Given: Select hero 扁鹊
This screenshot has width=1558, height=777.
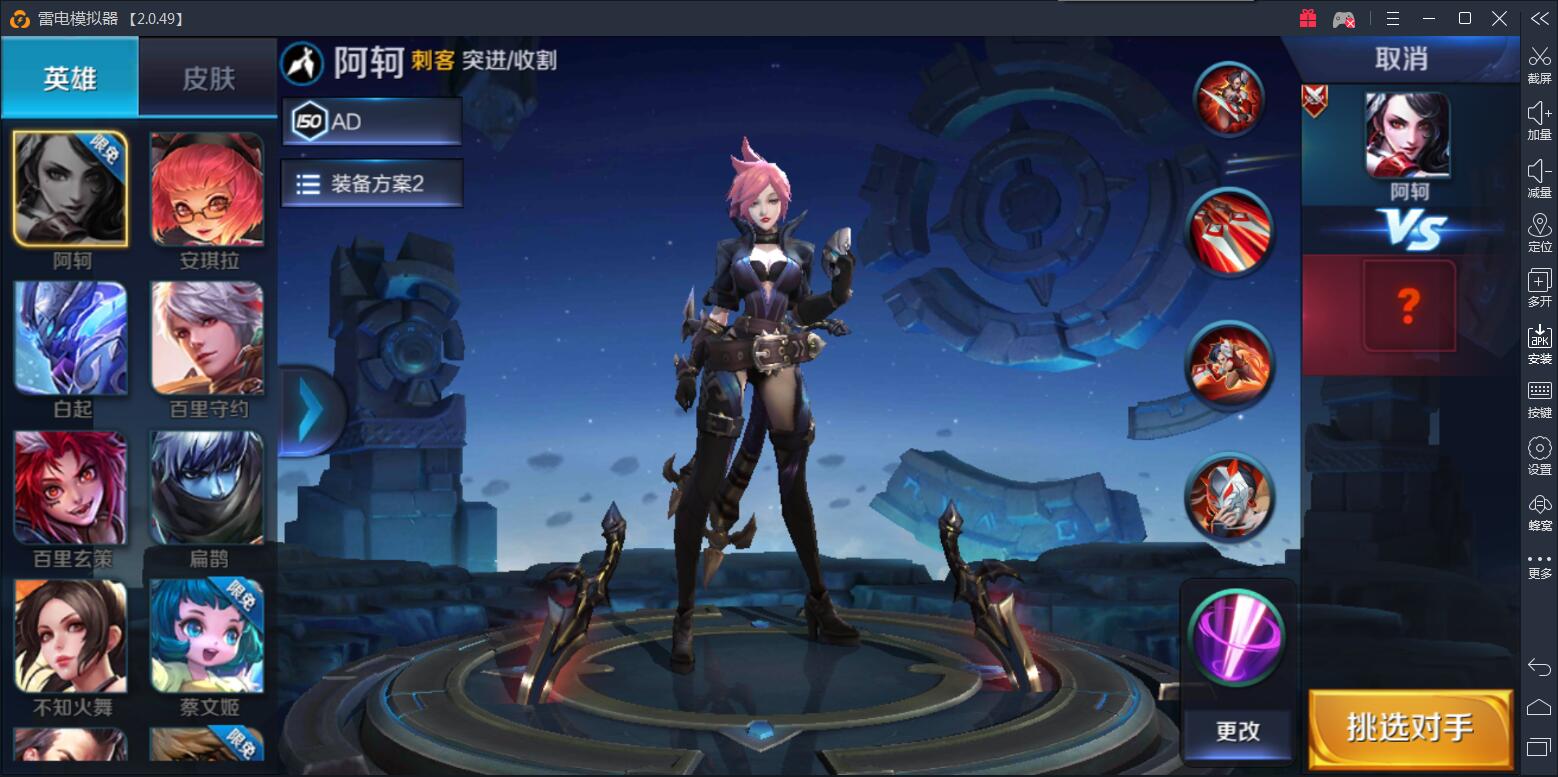Looking at the screenshot, I should (208, 488).
